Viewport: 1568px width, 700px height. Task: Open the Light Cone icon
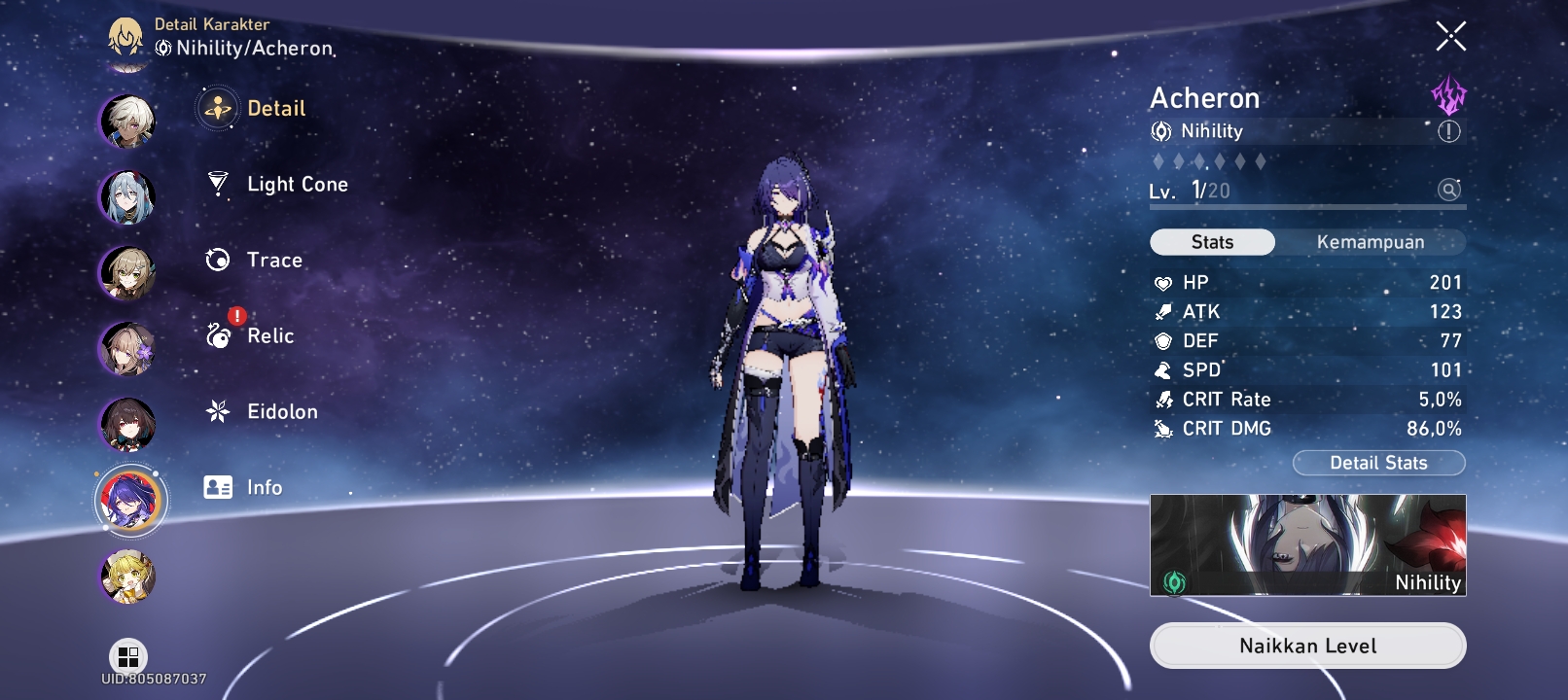point(218,184)
